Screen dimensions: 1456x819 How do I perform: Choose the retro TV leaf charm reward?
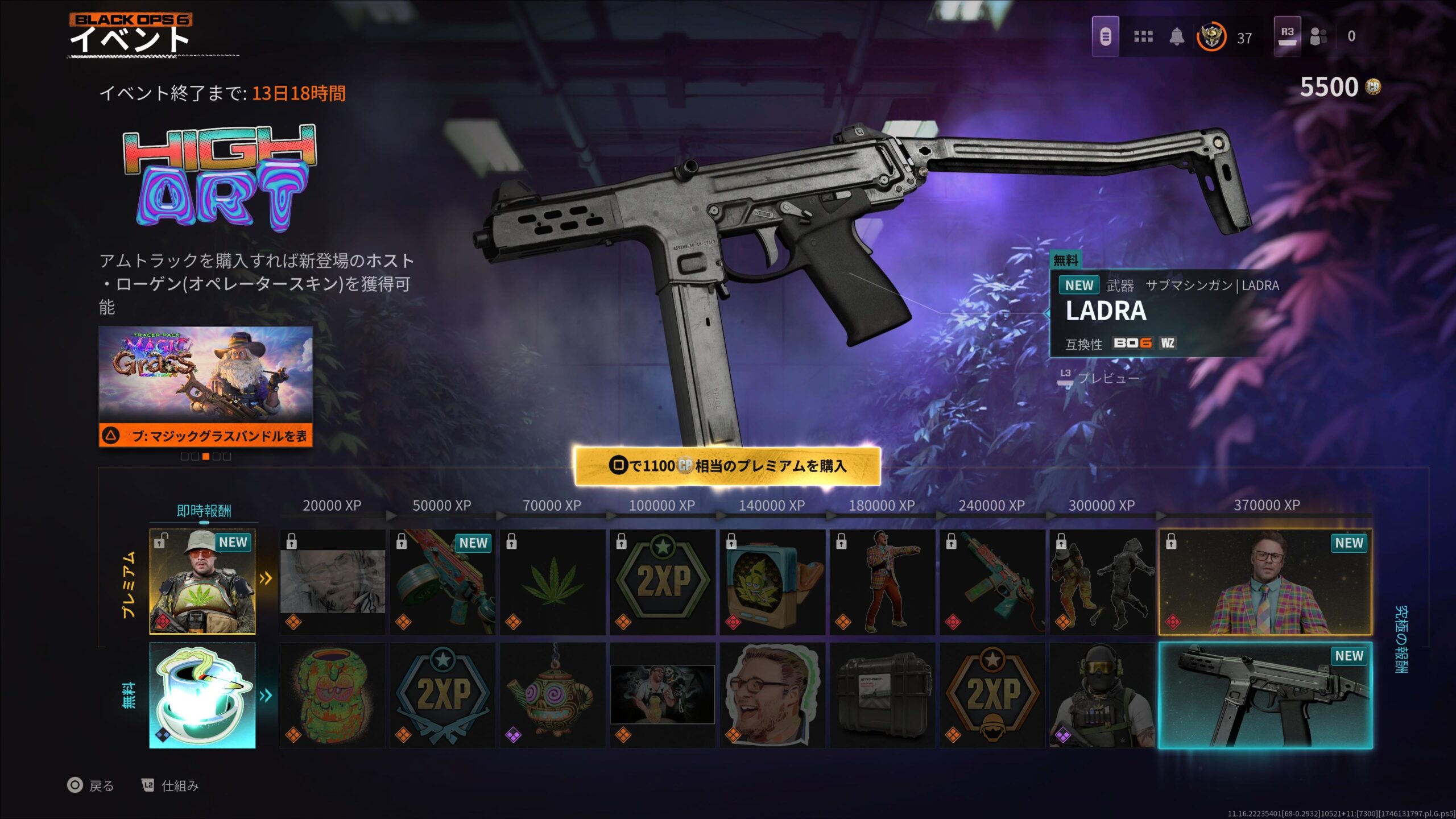[772, 582]
